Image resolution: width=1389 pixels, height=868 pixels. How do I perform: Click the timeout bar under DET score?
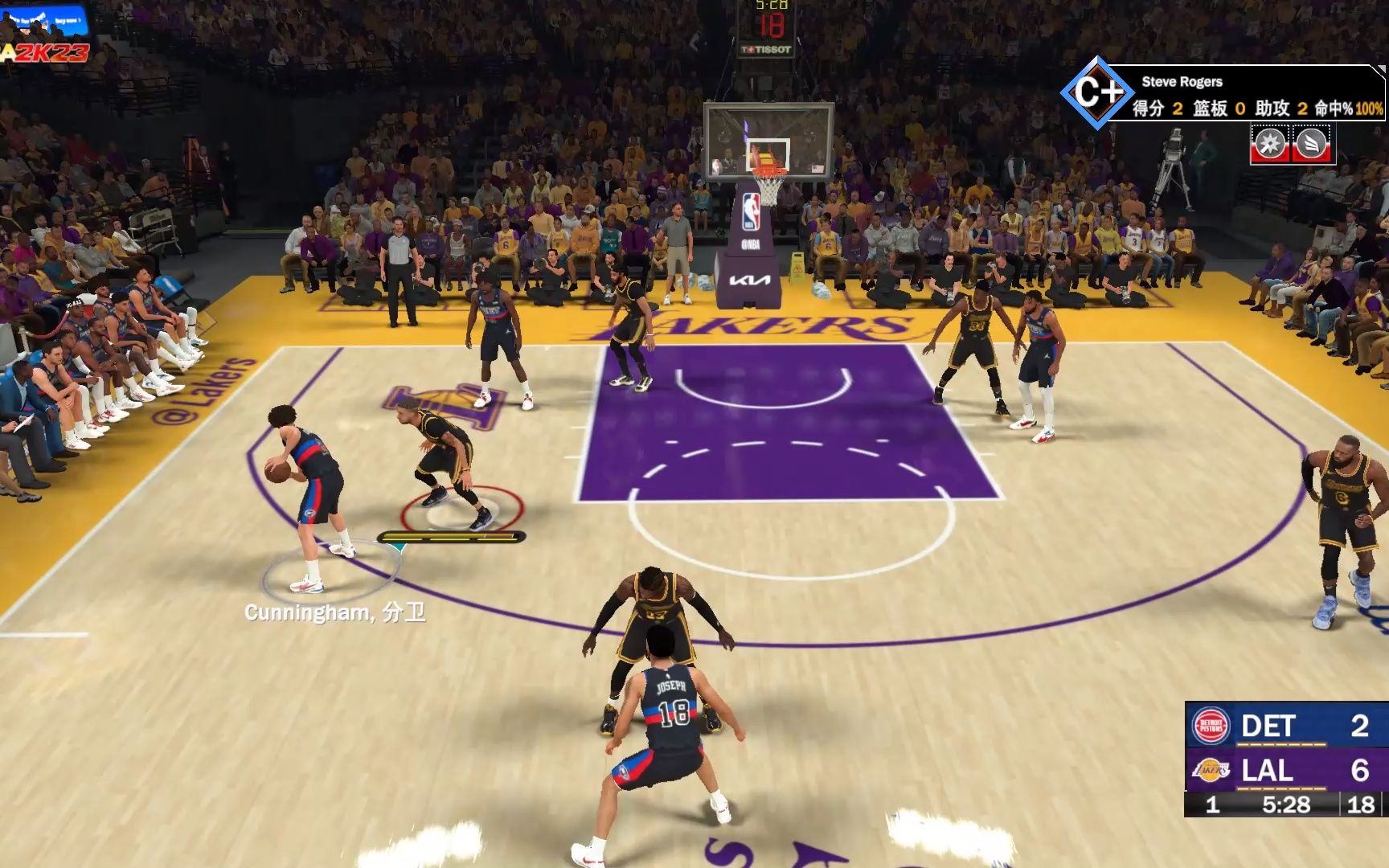1281,744
